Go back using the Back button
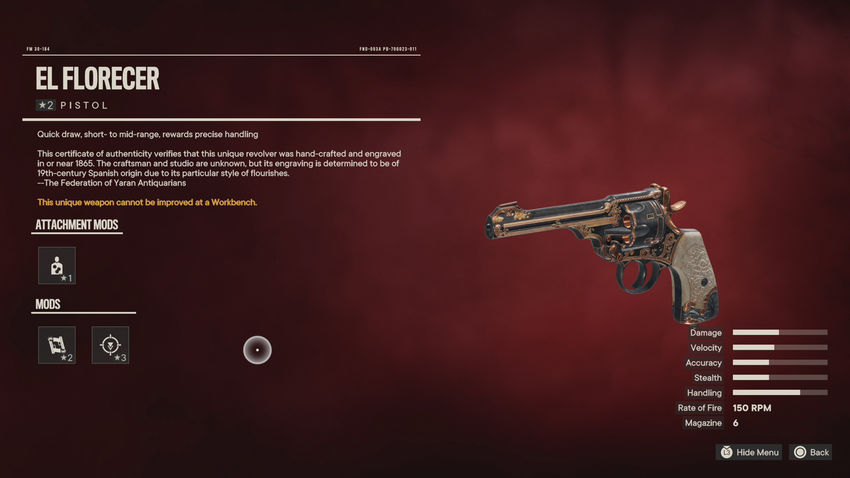This screenshot has height=478, width=850. (811, 453)
